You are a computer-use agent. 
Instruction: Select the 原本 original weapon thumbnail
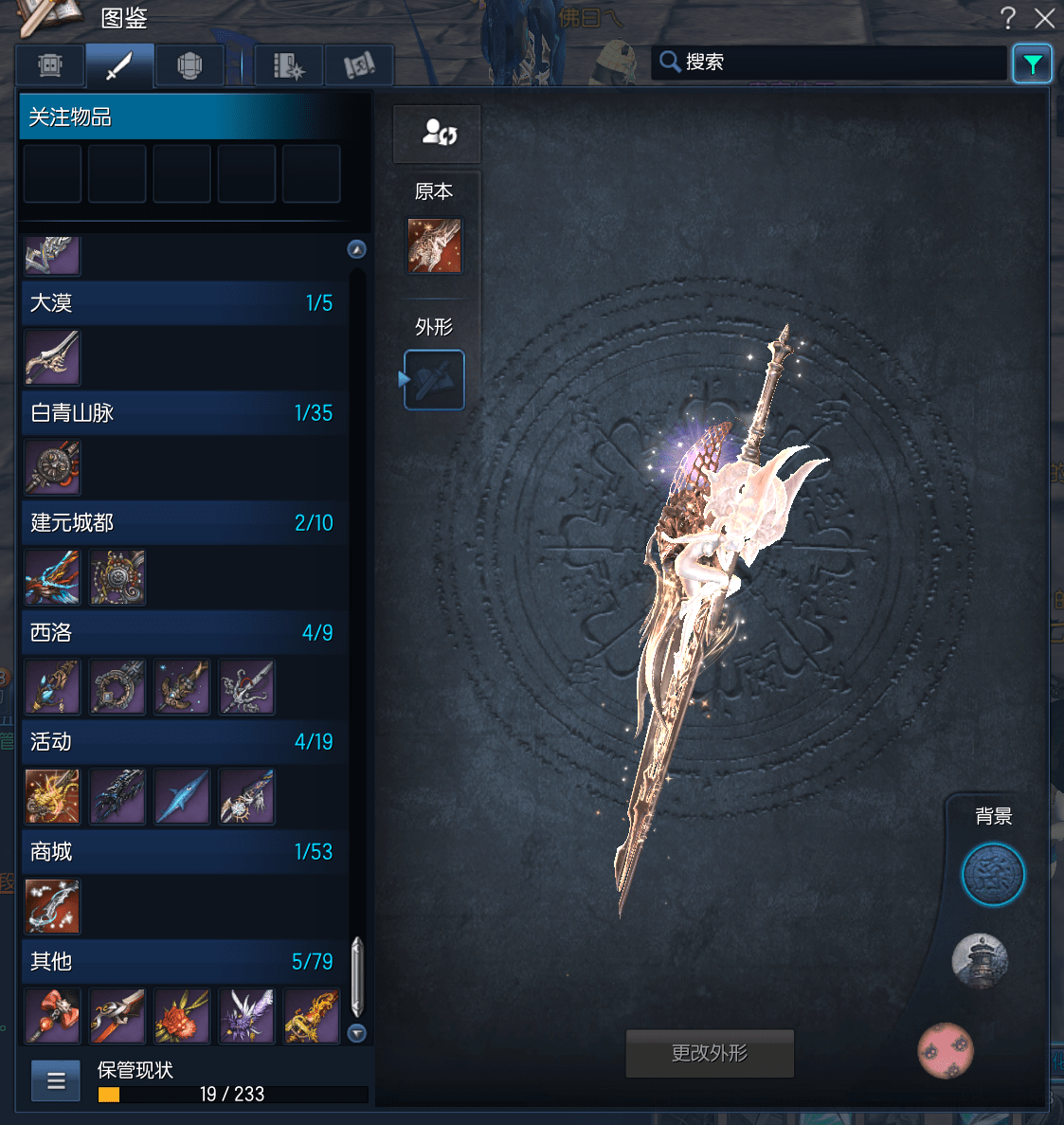pos(435,245)
